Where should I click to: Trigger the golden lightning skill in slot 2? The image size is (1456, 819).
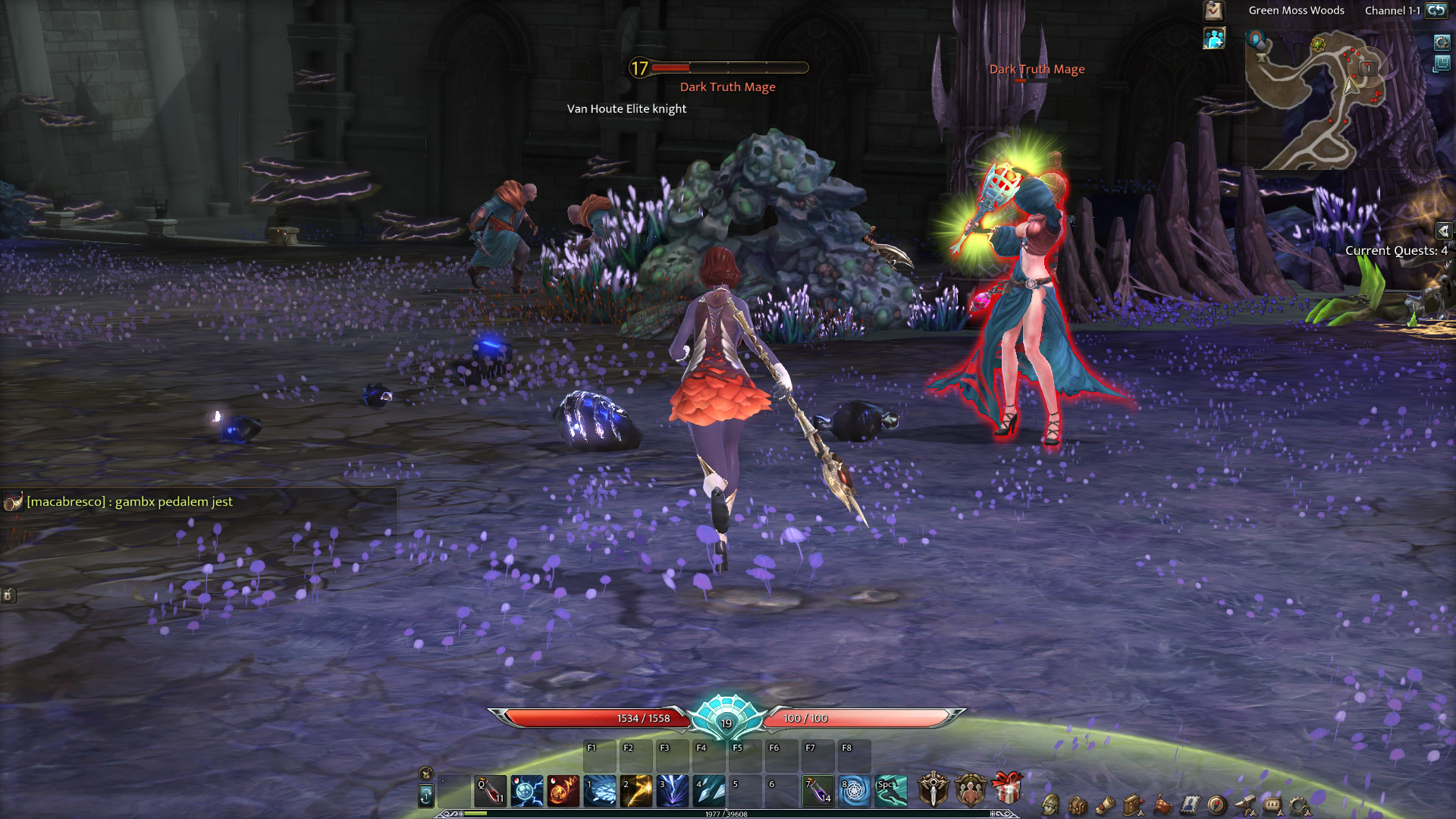point(636,791)
